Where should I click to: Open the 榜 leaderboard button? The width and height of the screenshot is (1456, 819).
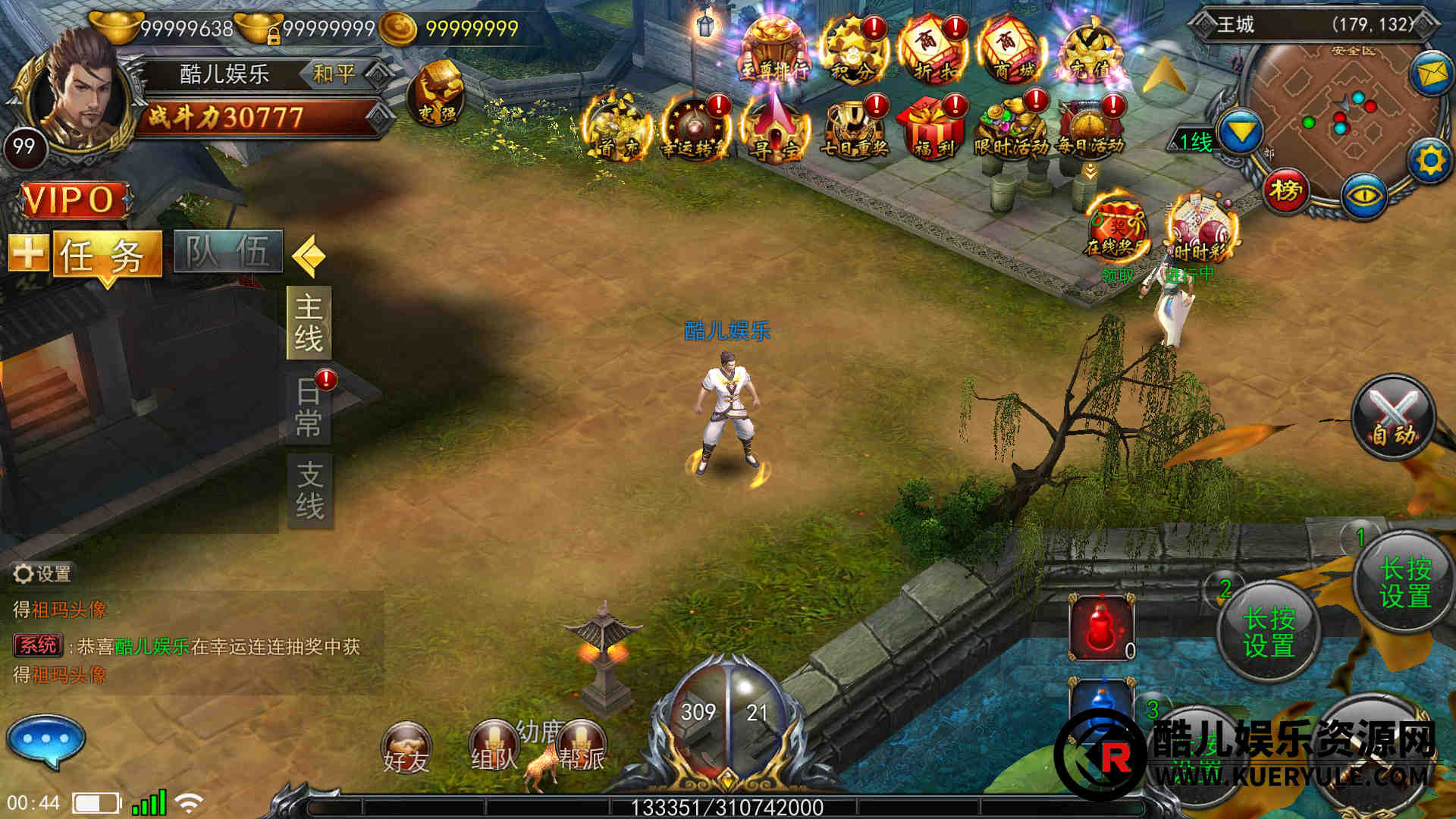tap(1285, 190)
